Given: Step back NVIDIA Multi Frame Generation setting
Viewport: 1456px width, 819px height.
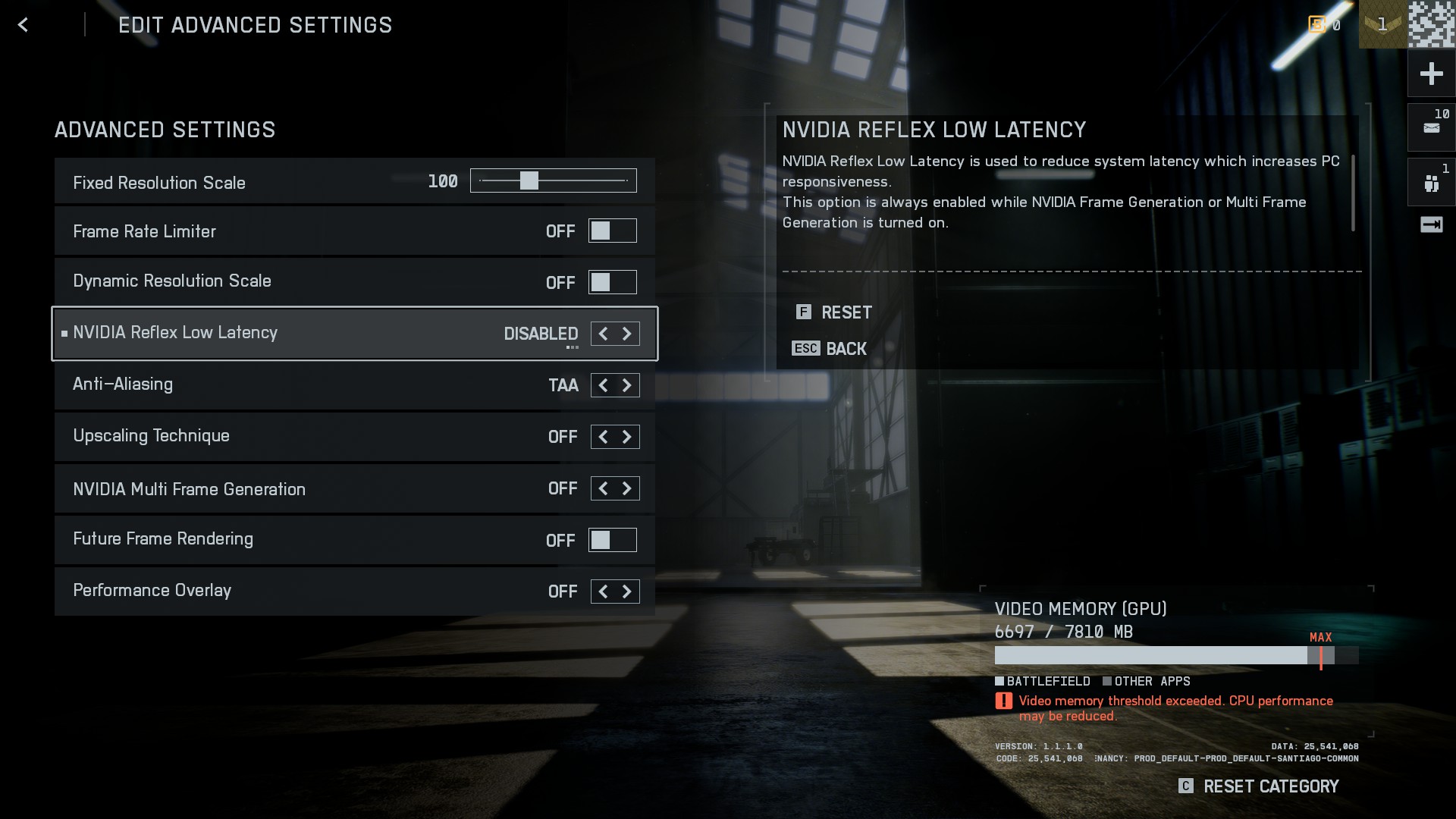Looking at the screenshot, I should coord(603,488).
